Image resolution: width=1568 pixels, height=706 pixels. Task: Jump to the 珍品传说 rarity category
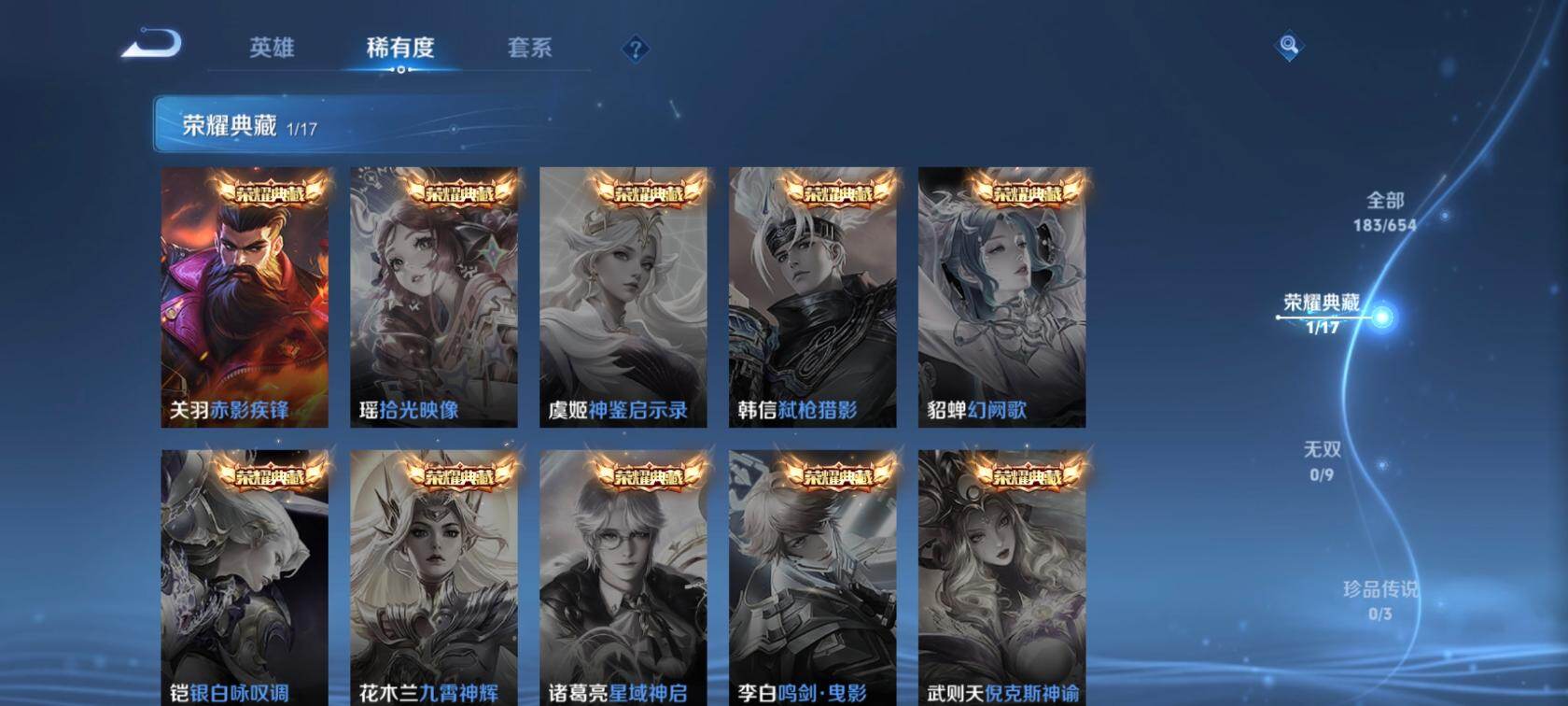click(x=1380, y=600)
